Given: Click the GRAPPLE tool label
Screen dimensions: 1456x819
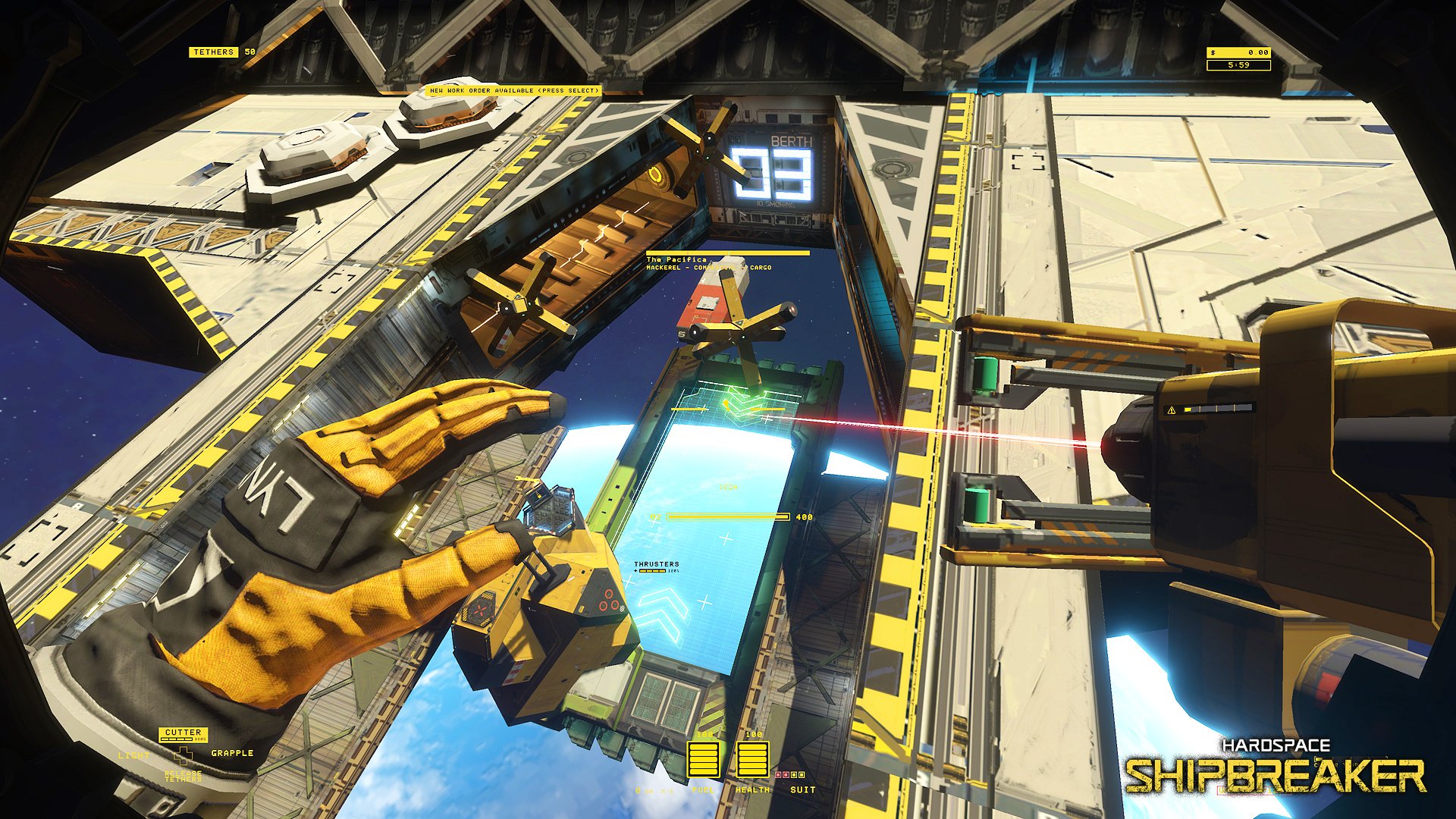Looking at the screenshot, I should click(x=232, y=754).
